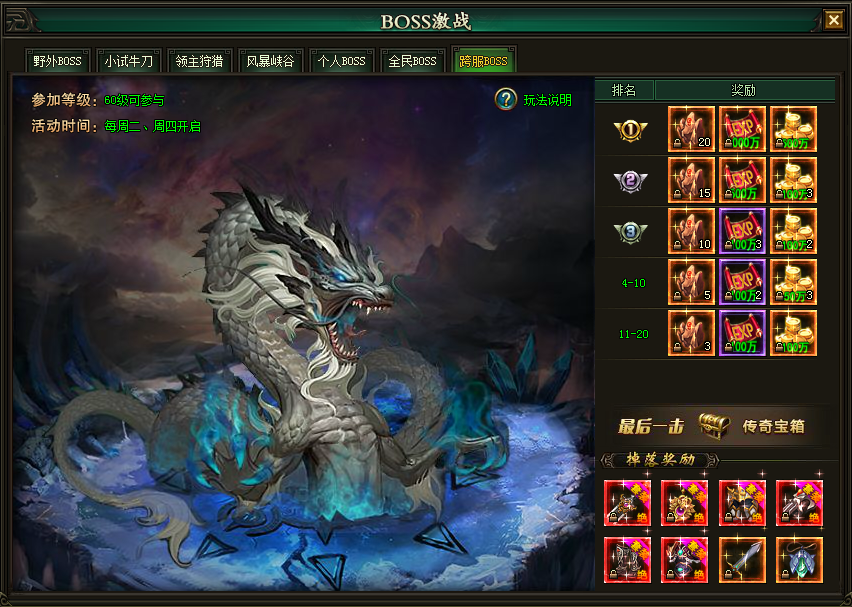Select the 领主狩猎 tab
This screenshot has height=607, width=852.
click(200, 61)
